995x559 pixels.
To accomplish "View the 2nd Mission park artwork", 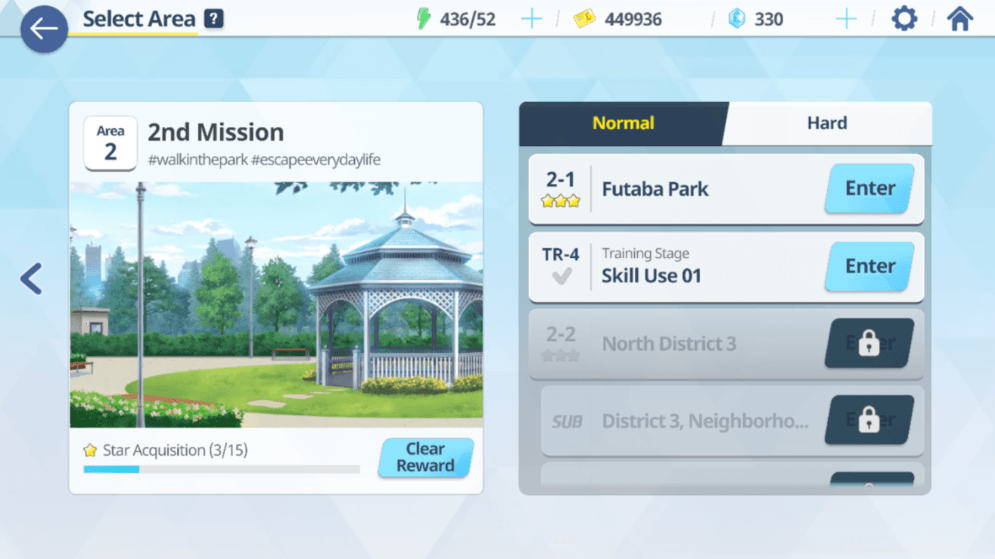I will click(x=276, y=305).
